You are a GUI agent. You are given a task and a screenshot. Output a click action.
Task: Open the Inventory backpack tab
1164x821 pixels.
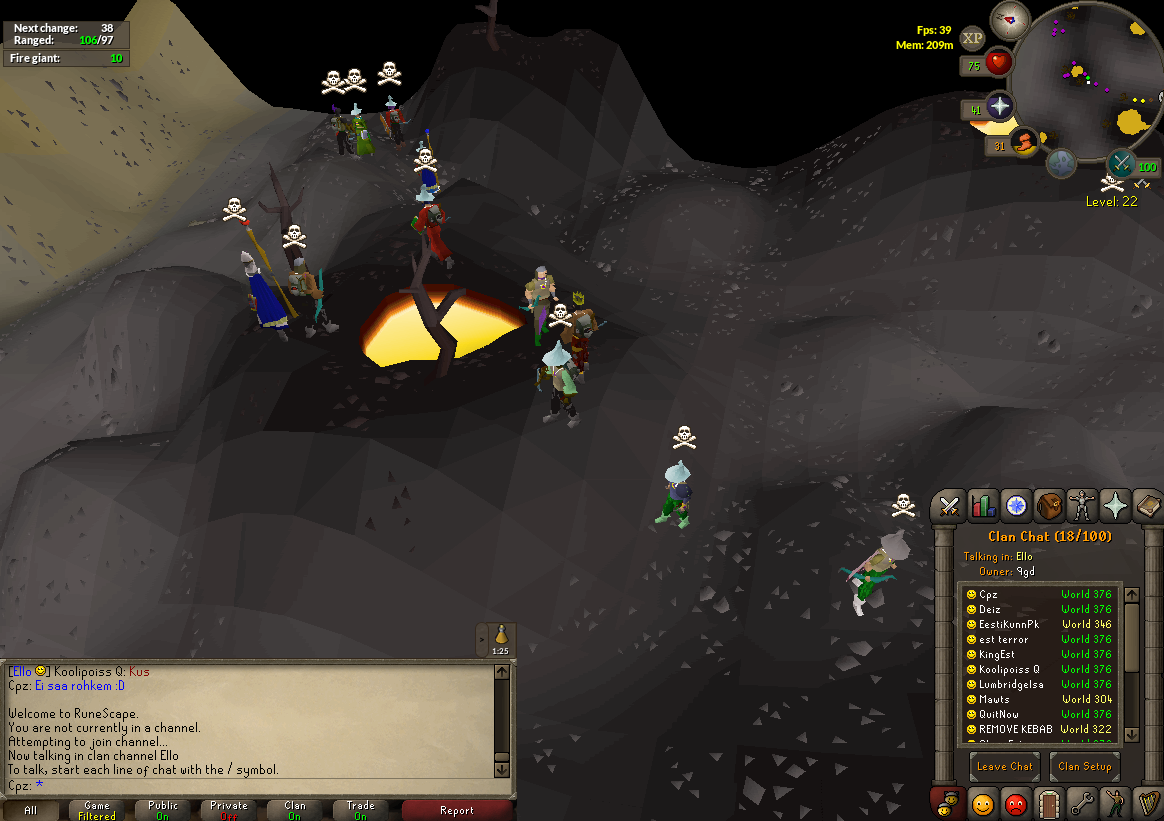tap(1048, 507)
